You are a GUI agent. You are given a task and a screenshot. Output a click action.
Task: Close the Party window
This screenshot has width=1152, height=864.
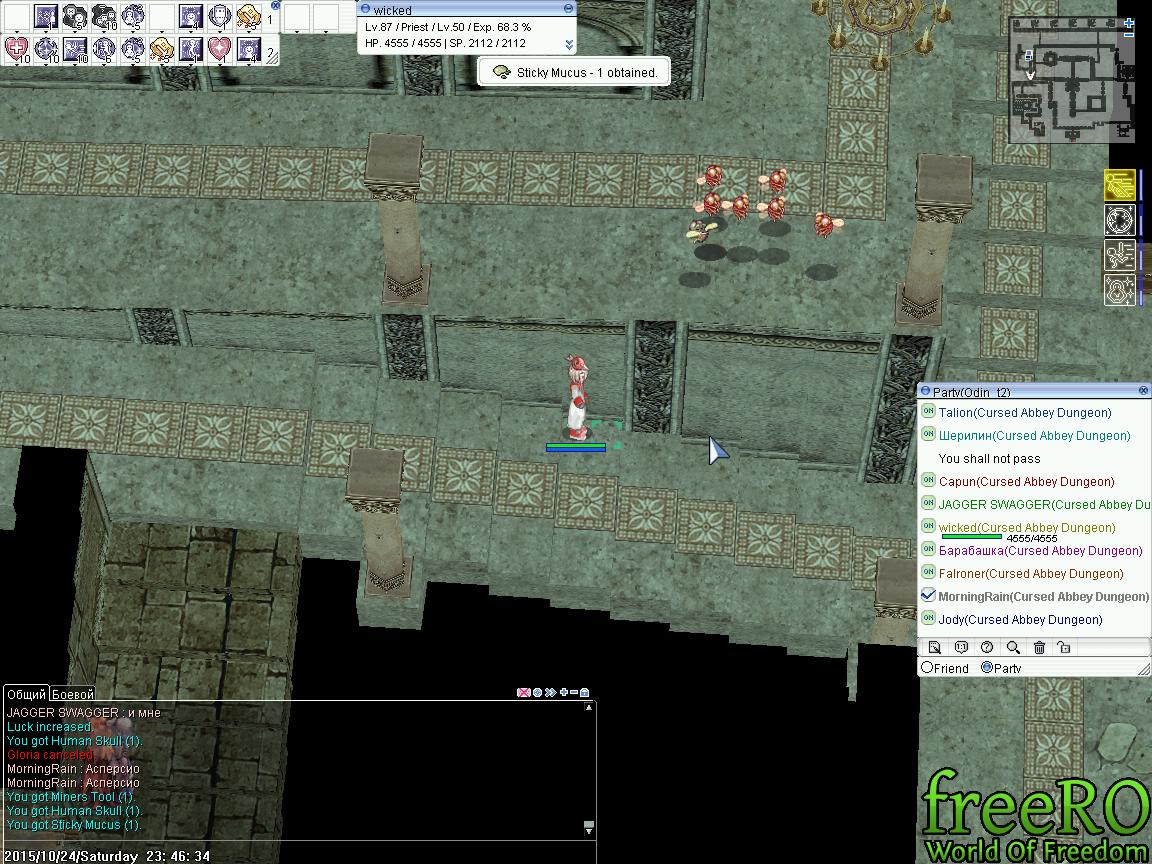tap(1143, 390)
